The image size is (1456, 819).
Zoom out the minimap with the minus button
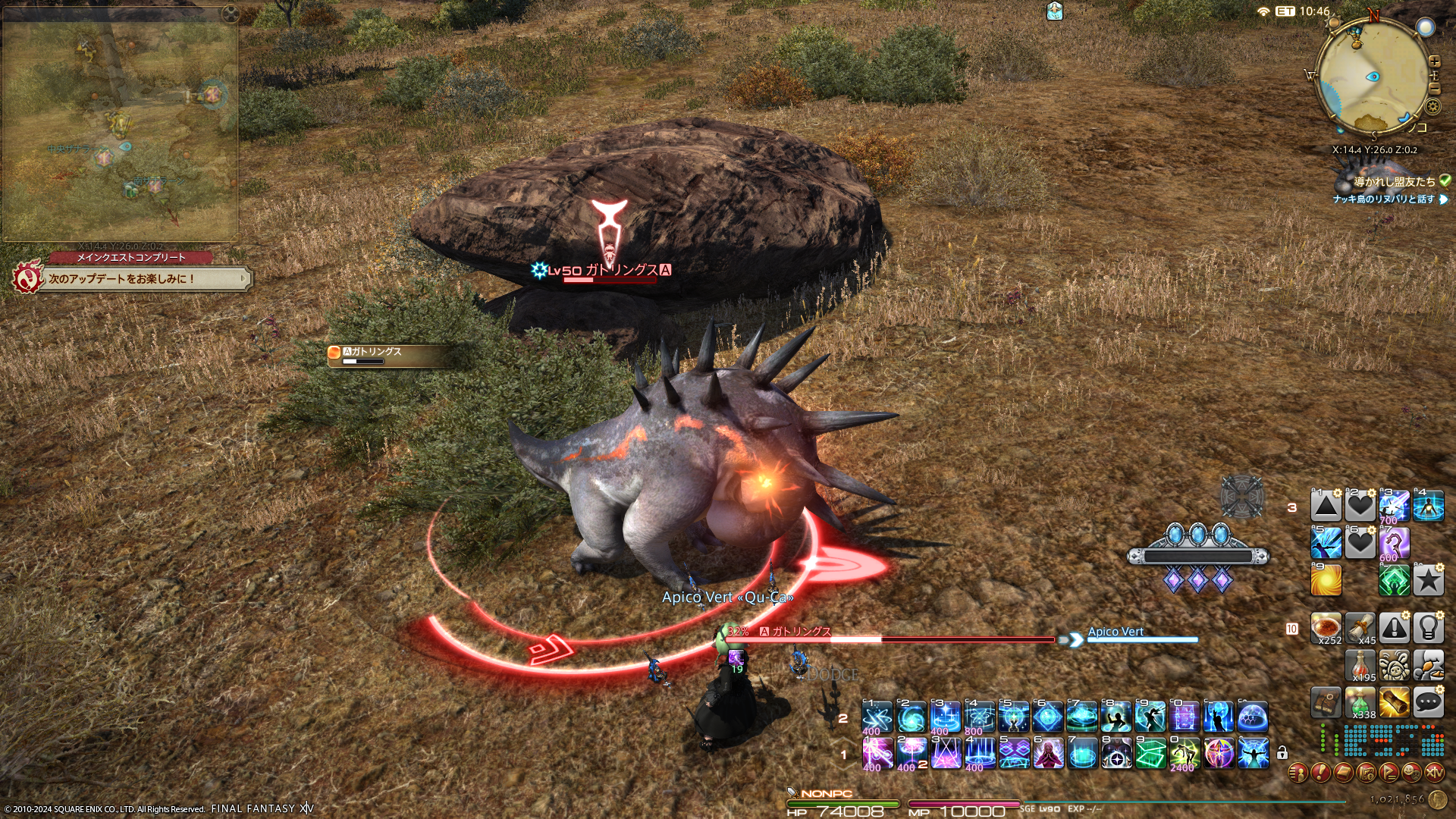(x=1434, y=89)
